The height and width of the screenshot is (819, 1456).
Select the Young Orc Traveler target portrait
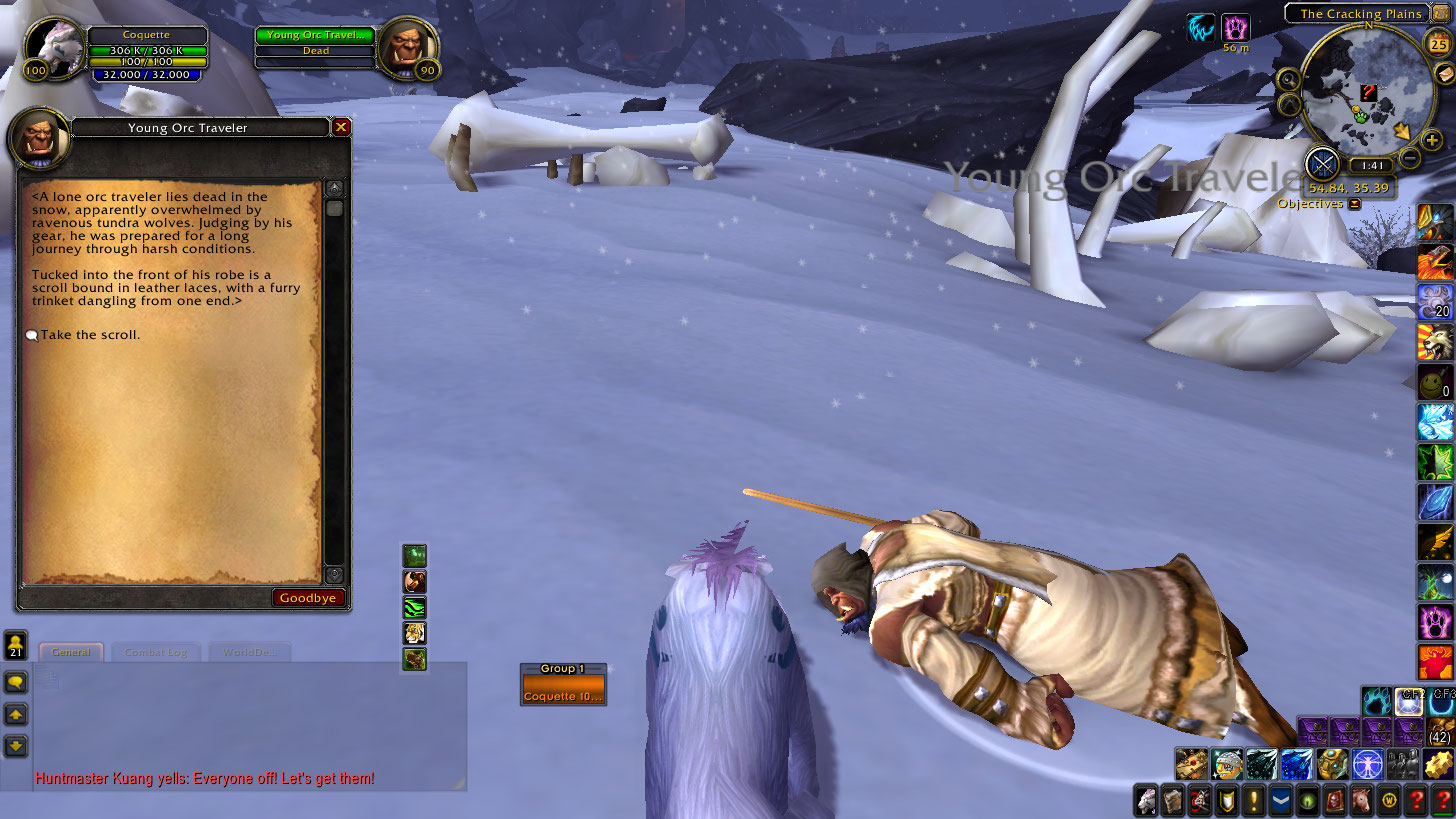[x=408, y=48]
